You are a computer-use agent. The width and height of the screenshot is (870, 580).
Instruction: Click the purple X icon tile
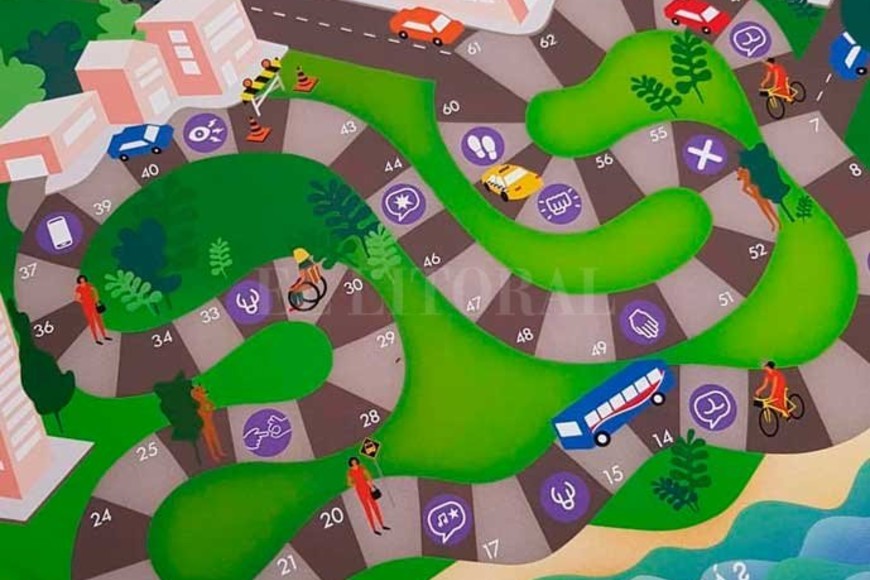[705, 154]
